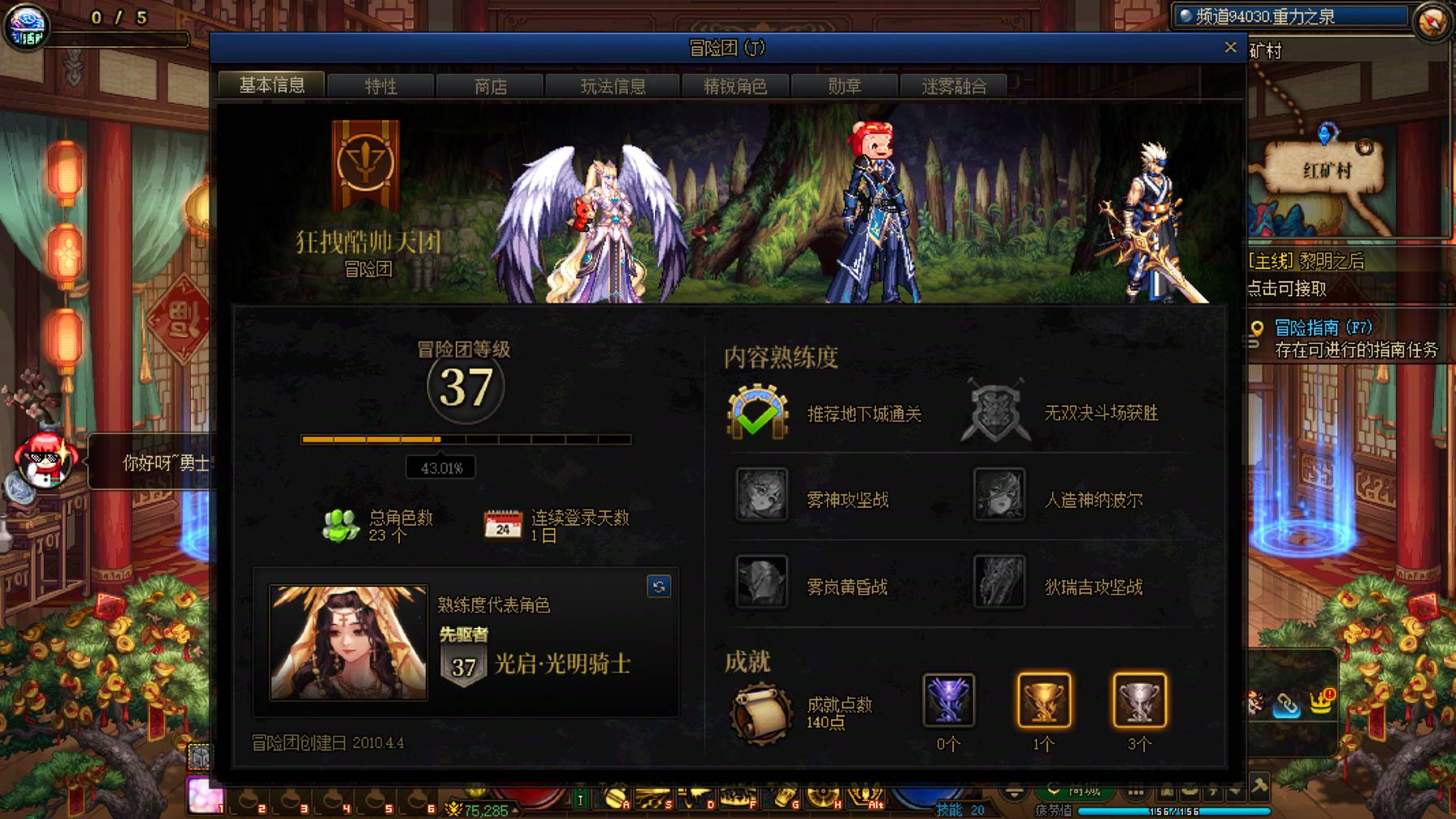
Task: Open the 商店 tab
Action: click(491, 86)
